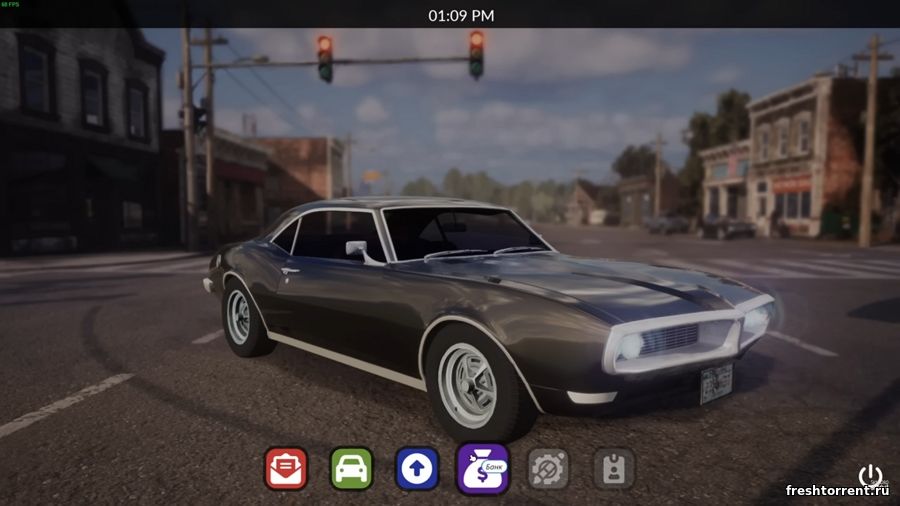This screenshot has height=506, width=900.
Task: Click the greyed-out wrench gear icon
Action: tap(548, 468)
